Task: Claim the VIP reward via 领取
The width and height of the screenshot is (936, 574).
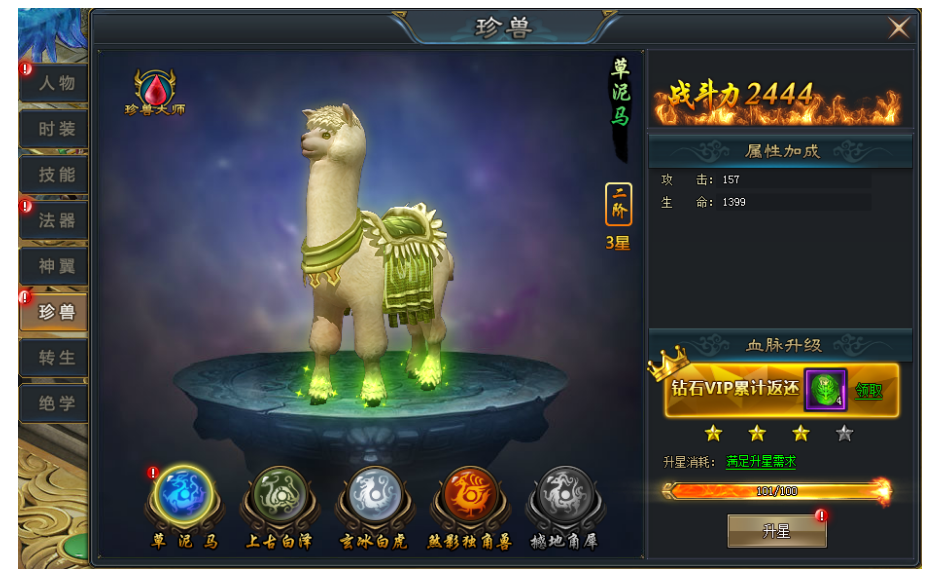Action: coord(868,390)
